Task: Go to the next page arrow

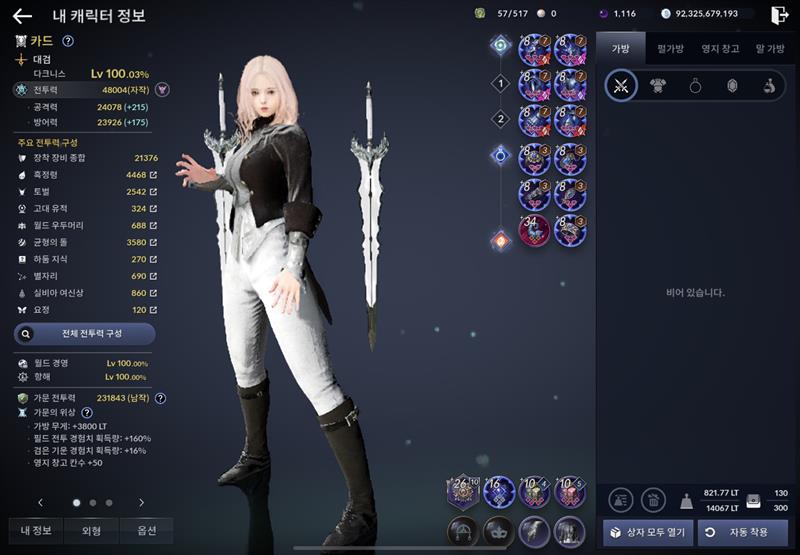Action: [141, 502]
